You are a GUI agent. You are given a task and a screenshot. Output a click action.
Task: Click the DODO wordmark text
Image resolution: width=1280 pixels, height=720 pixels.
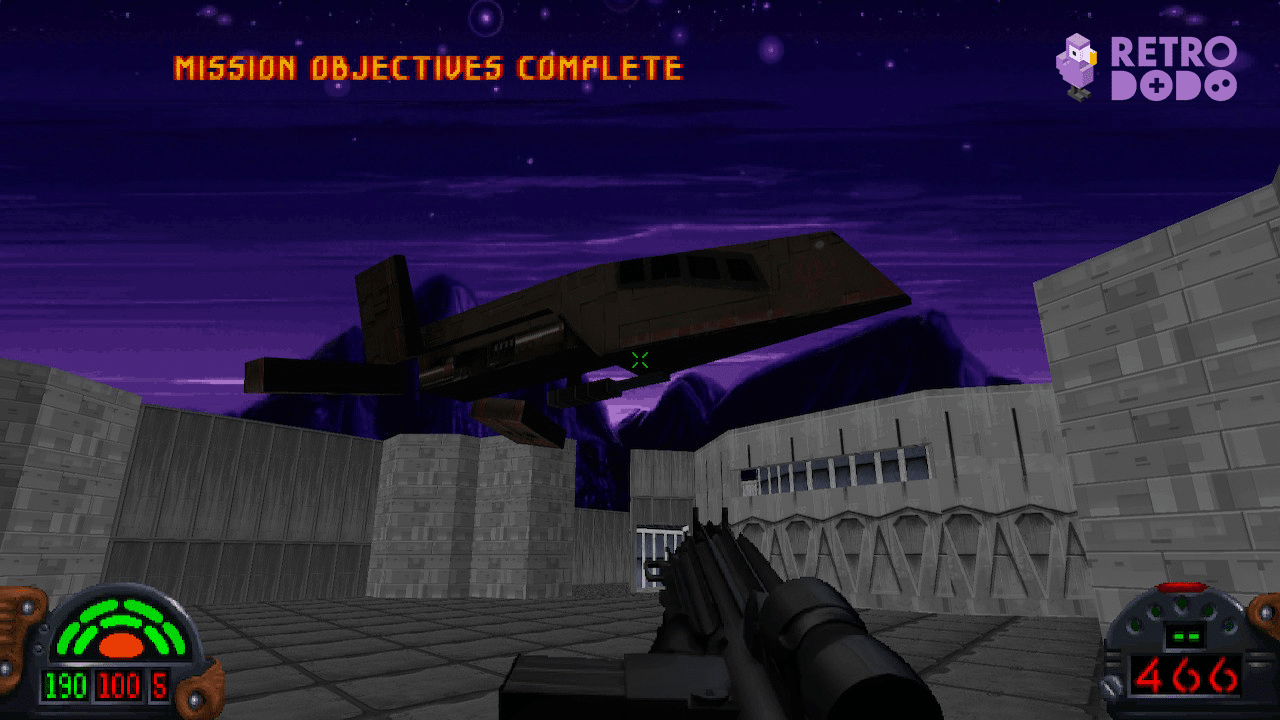coord(1173,86)
